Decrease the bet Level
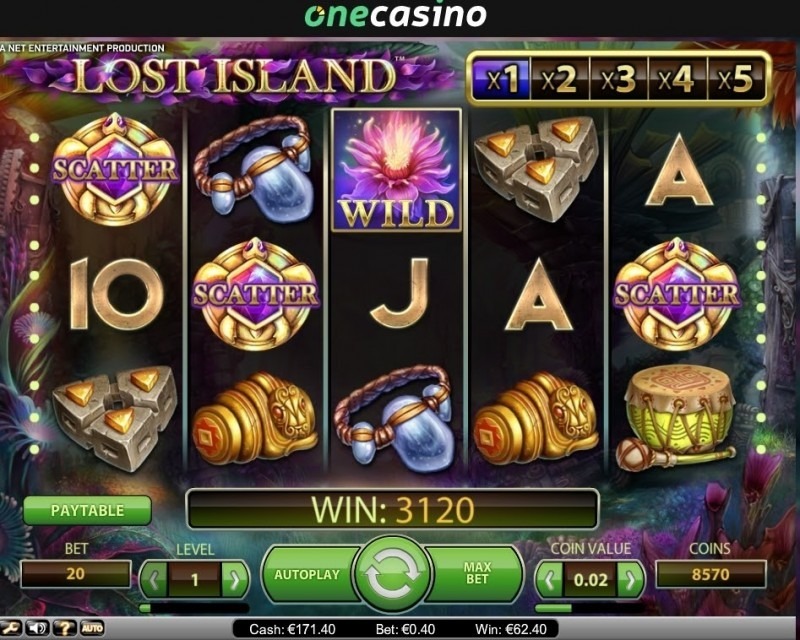This screenshot has height=640, width=800. pyautogui.click(x=153, y=577)
